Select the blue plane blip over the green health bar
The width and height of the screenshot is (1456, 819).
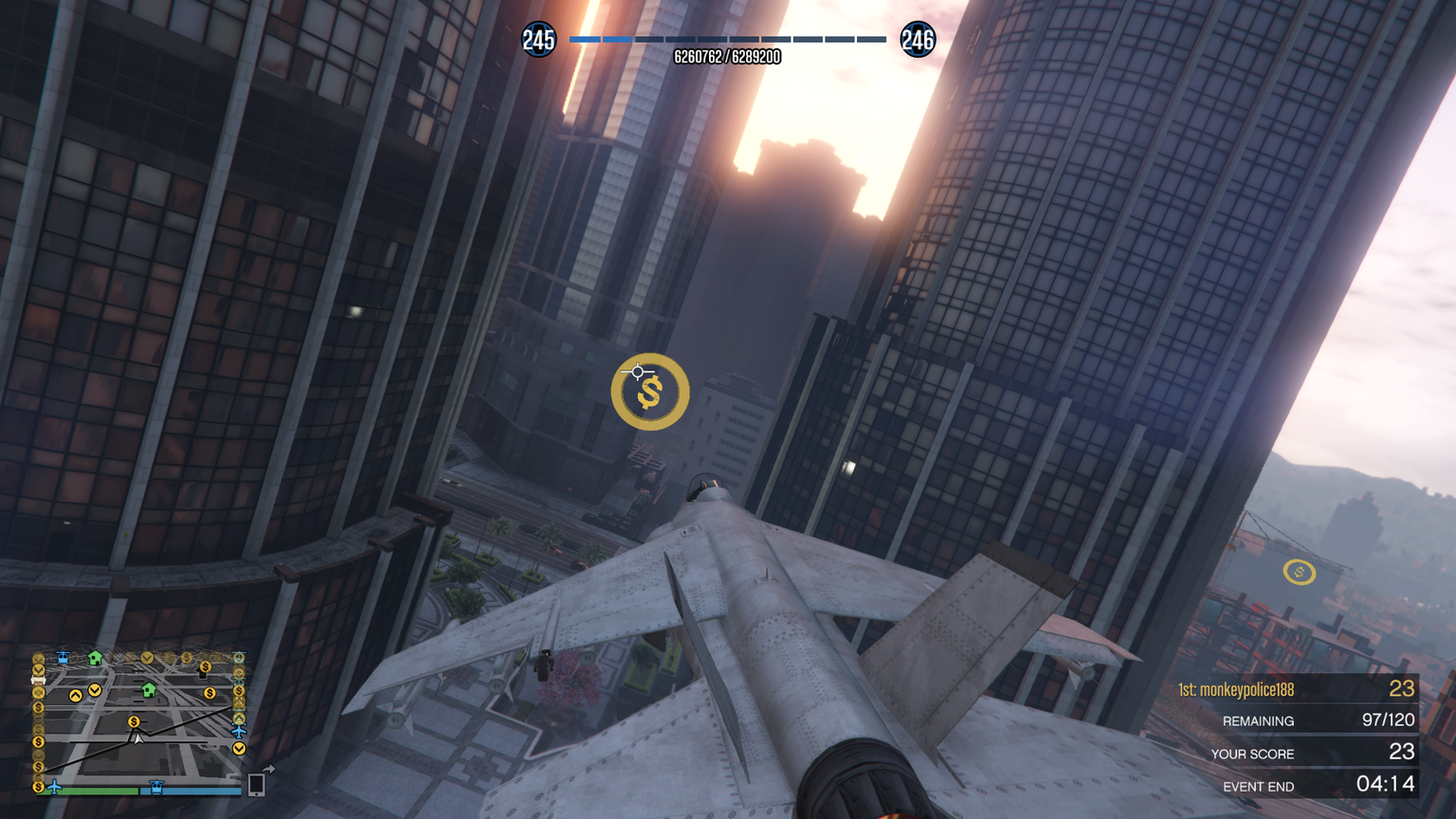click(54, 786)
